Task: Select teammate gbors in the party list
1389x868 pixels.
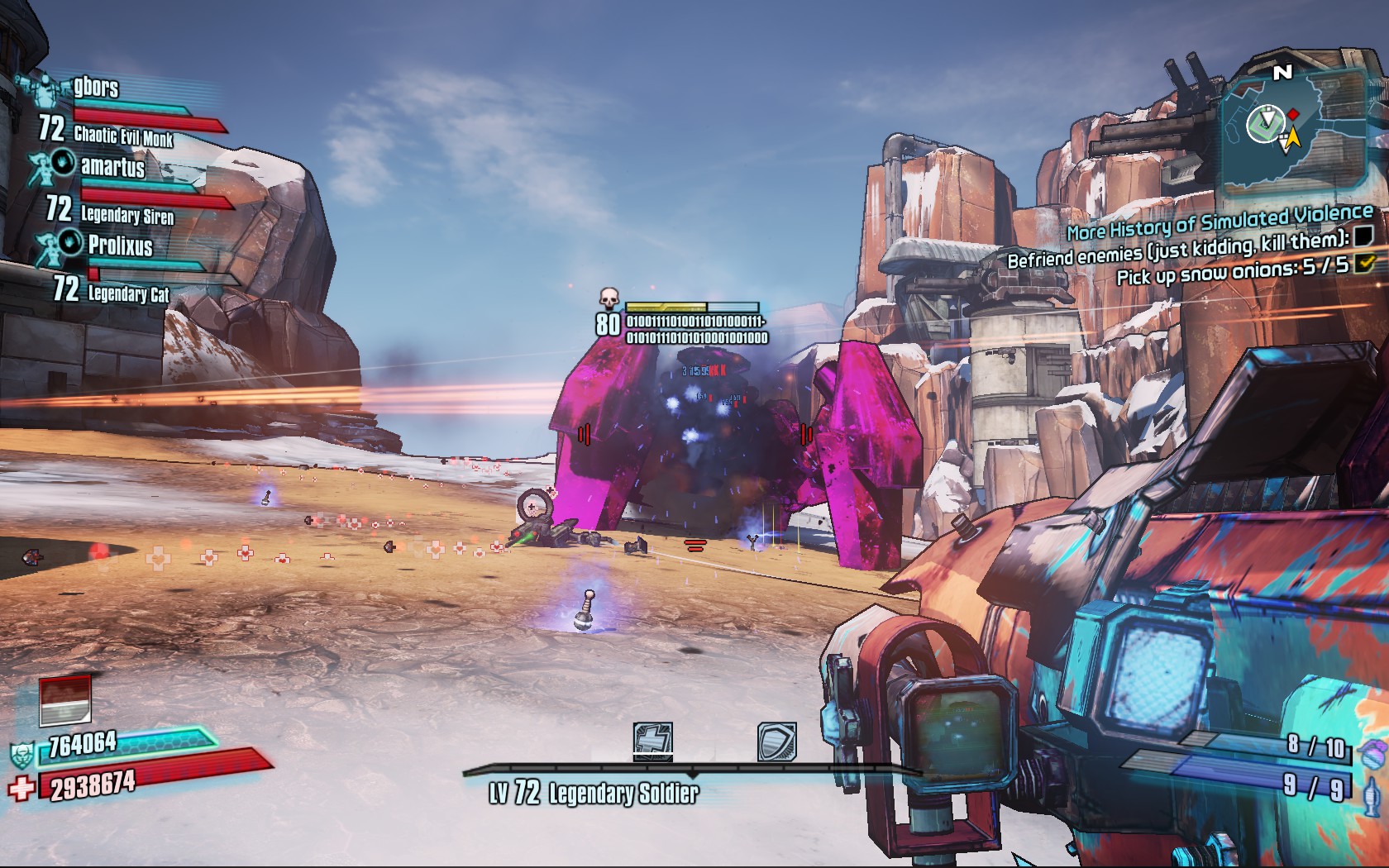Action: (x=96, y=87)
